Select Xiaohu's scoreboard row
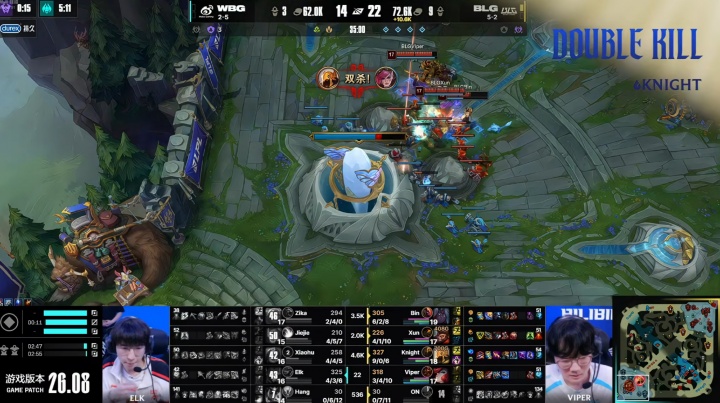The image size is (720, 403). [x=310, y=354]
